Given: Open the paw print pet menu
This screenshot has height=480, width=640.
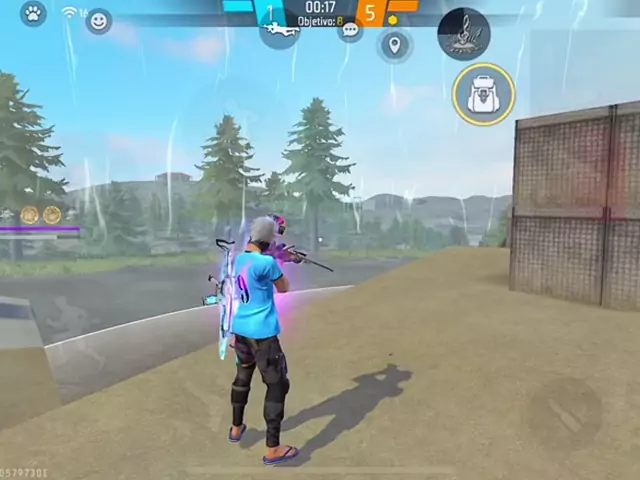Looking at the screenshot, I should pos(33,14).
